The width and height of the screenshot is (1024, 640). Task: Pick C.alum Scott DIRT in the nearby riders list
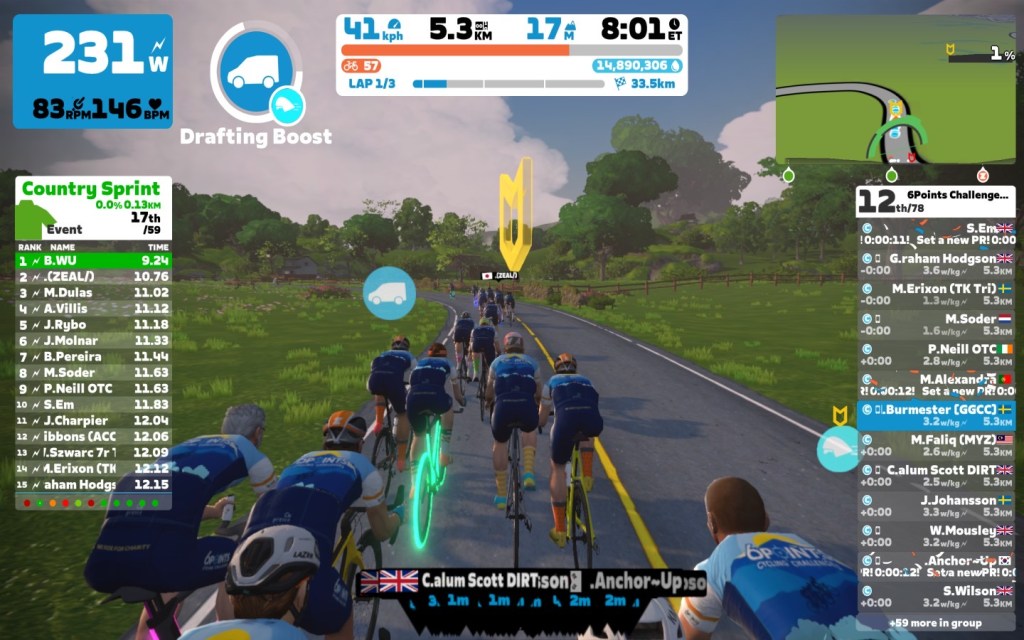pos(936,476)
